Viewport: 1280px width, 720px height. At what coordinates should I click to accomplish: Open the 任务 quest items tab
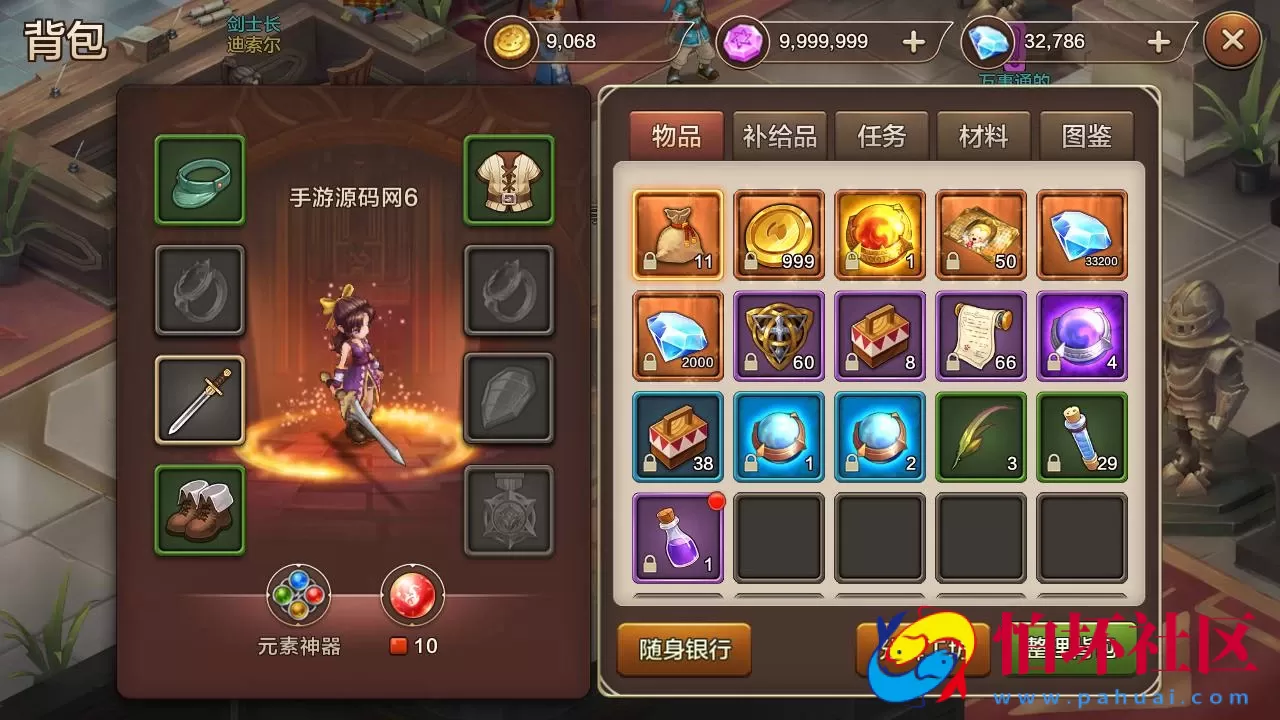881,136
